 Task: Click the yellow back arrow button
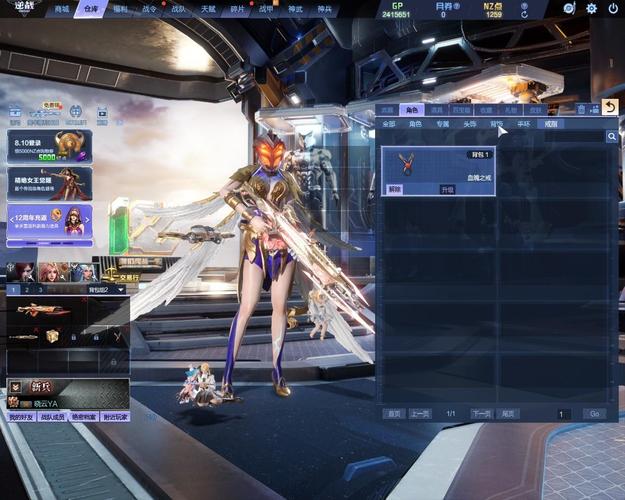point(610,107)
